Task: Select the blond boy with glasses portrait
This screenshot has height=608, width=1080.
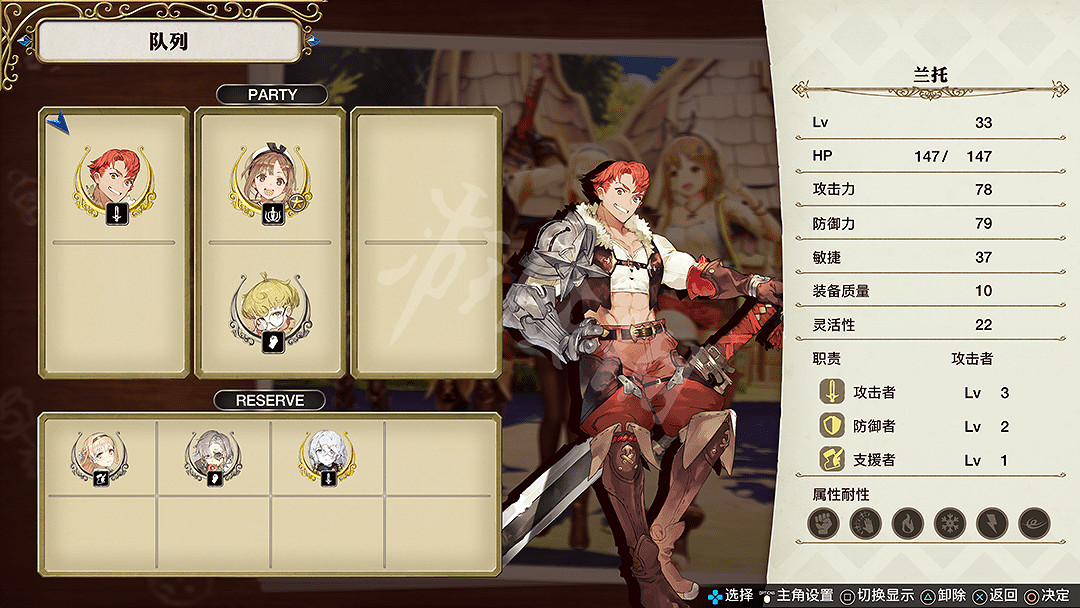Action: tap(268, 308)
